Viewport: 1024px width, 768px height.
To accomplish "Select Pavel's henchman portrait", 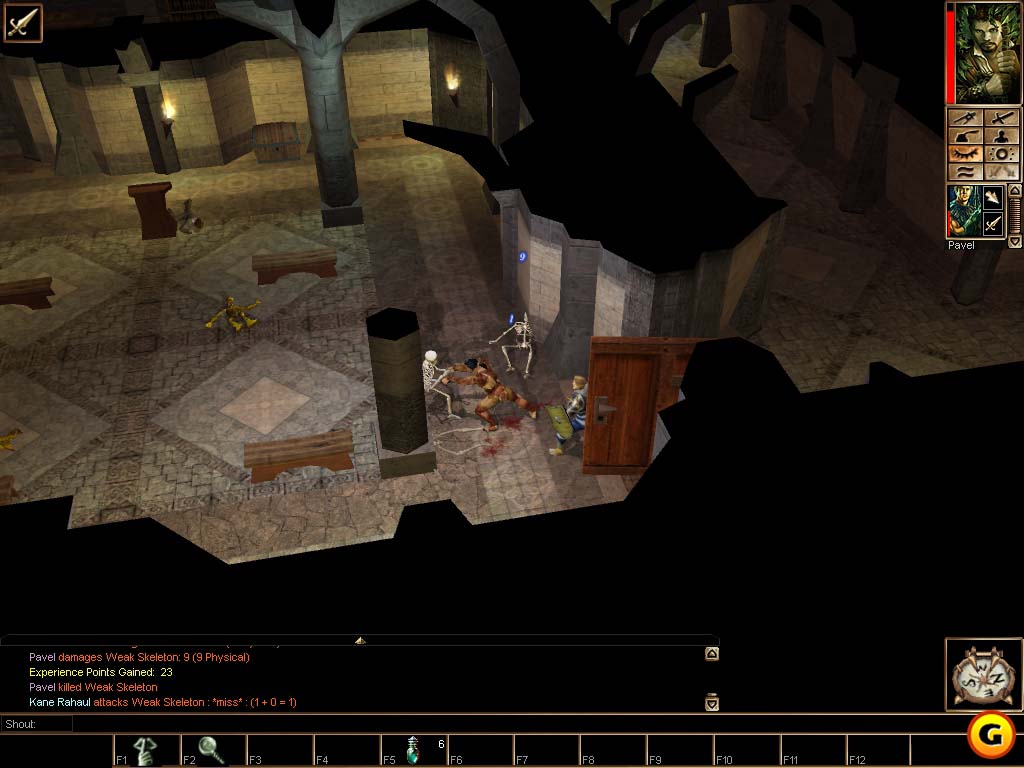I will tap(962, 211).
